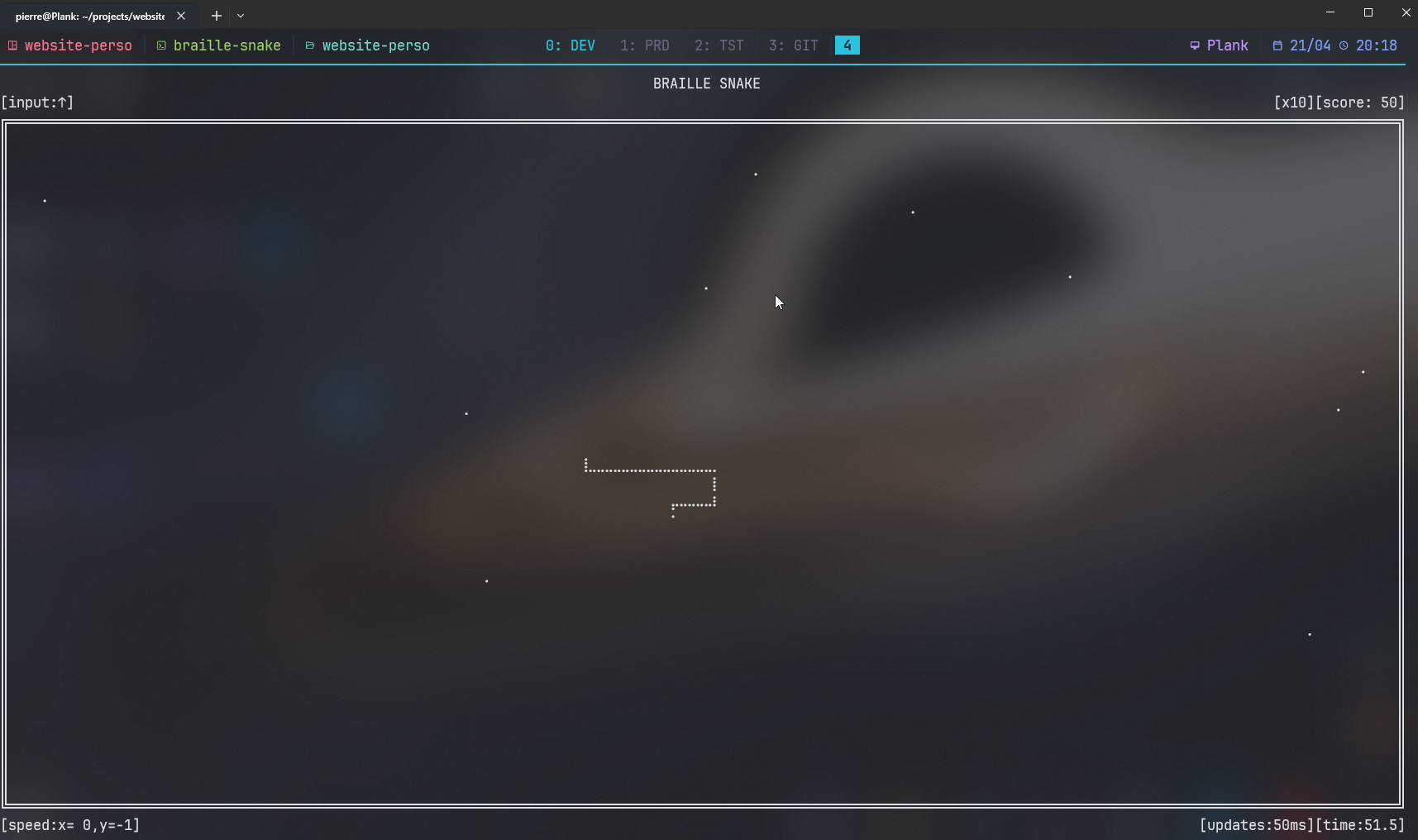Click the [input:↑] indicator
This screenshot has width=1418, height=840.
[38, 102]
